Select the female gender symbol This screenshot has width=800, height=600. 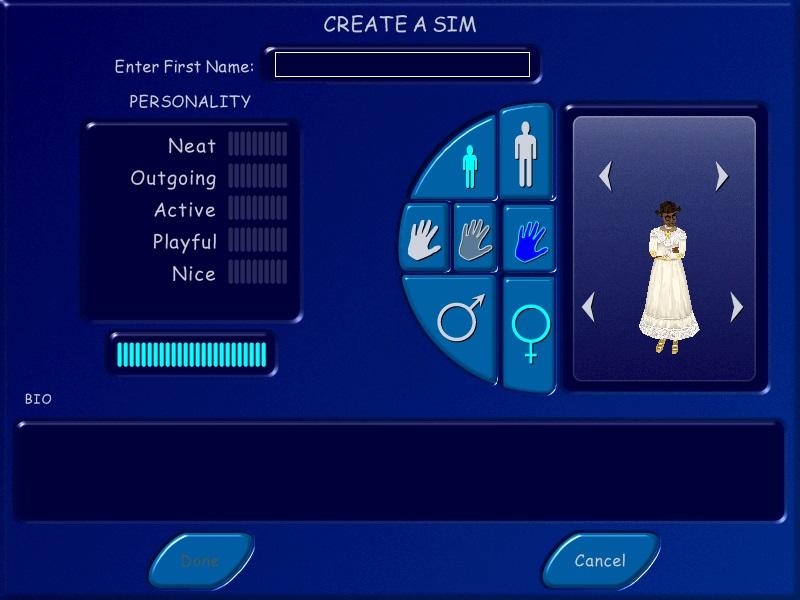[529, 332]
